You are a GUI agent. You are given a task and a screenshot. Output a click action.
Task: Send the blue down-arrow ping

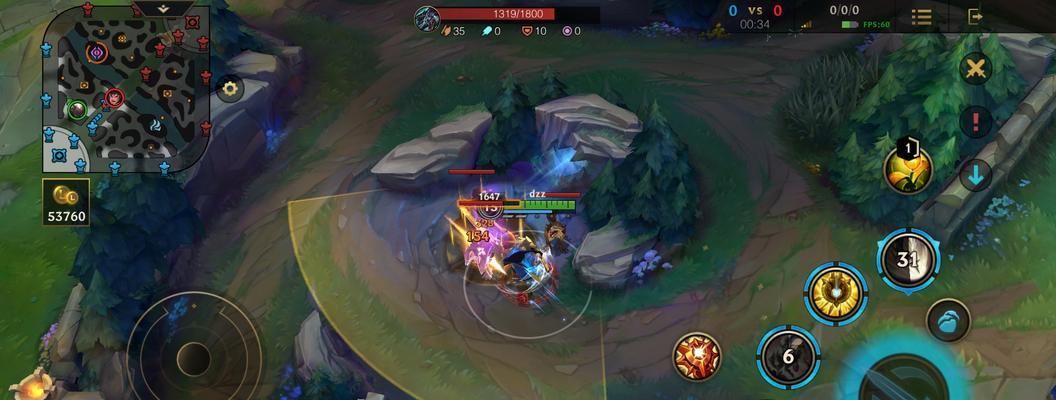[x=975, y=175]
